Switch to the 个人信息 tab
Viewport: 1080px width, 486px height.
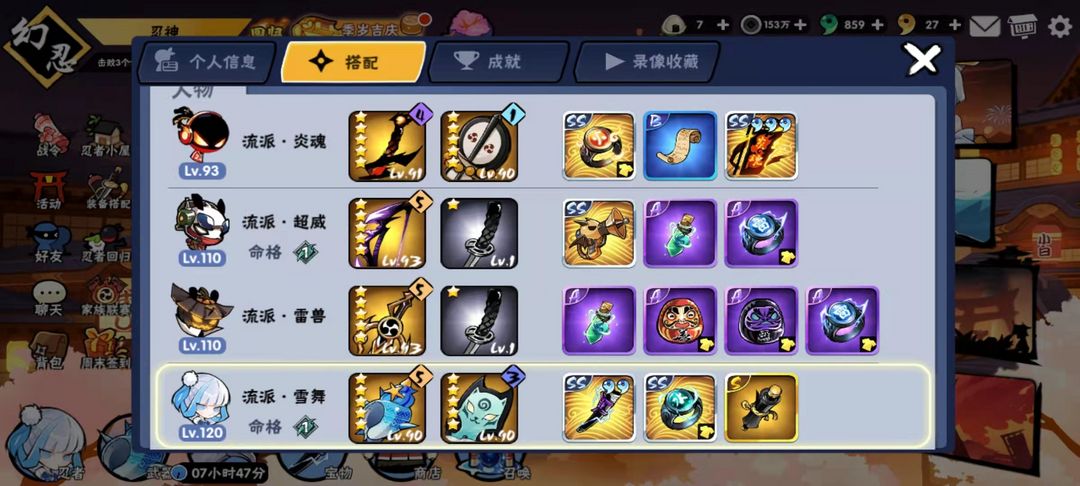[x=208, y=62]
